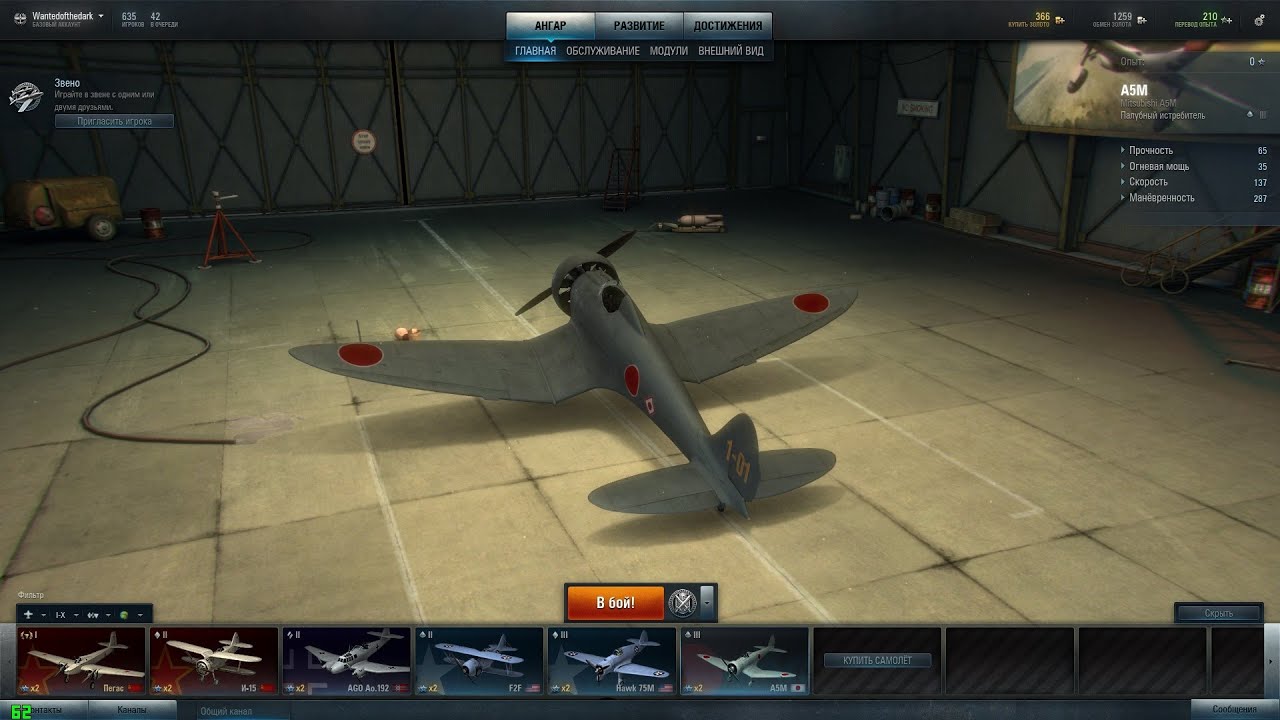Open the Достижения tab
This screenshot has height=720, width=1280.
click(x=727, y=26)
